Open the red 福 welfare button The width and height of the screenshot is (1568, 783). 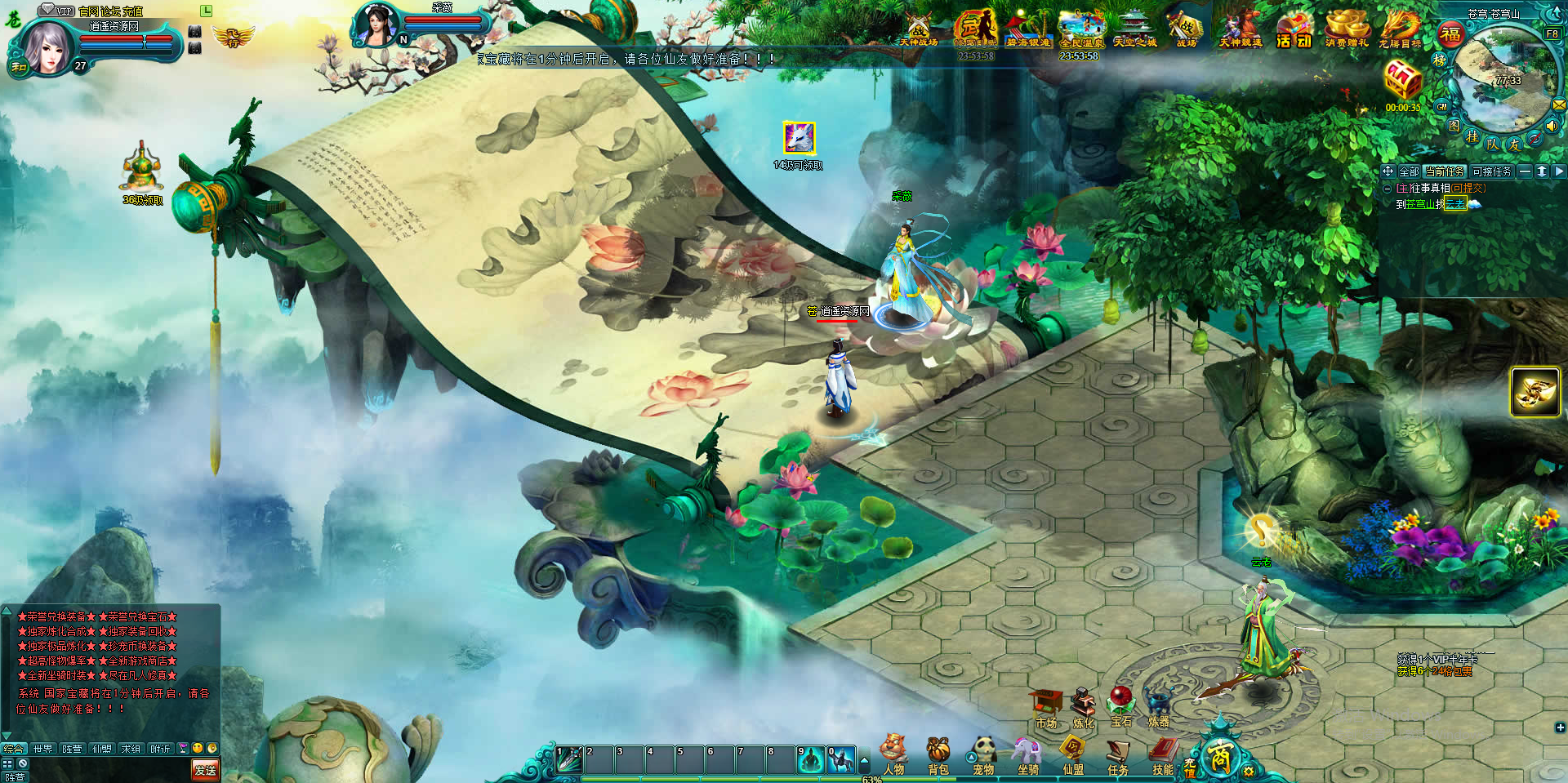(1450, 34)
